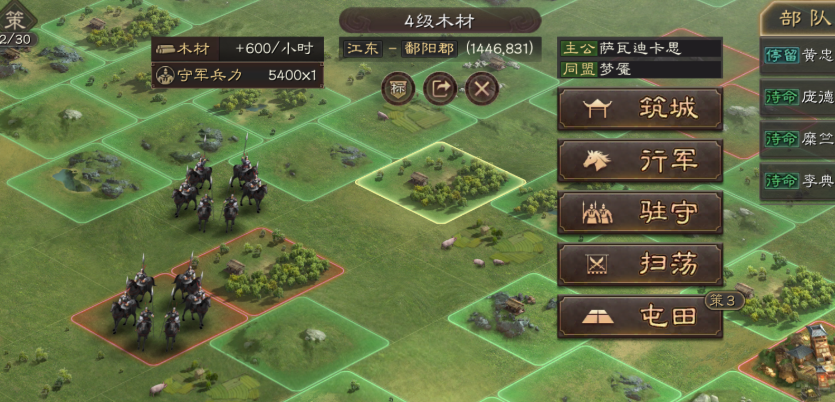This screenshot has width=835, height=402.
Task: Choose the 驻守 garrison command
Action: (640, 213)
